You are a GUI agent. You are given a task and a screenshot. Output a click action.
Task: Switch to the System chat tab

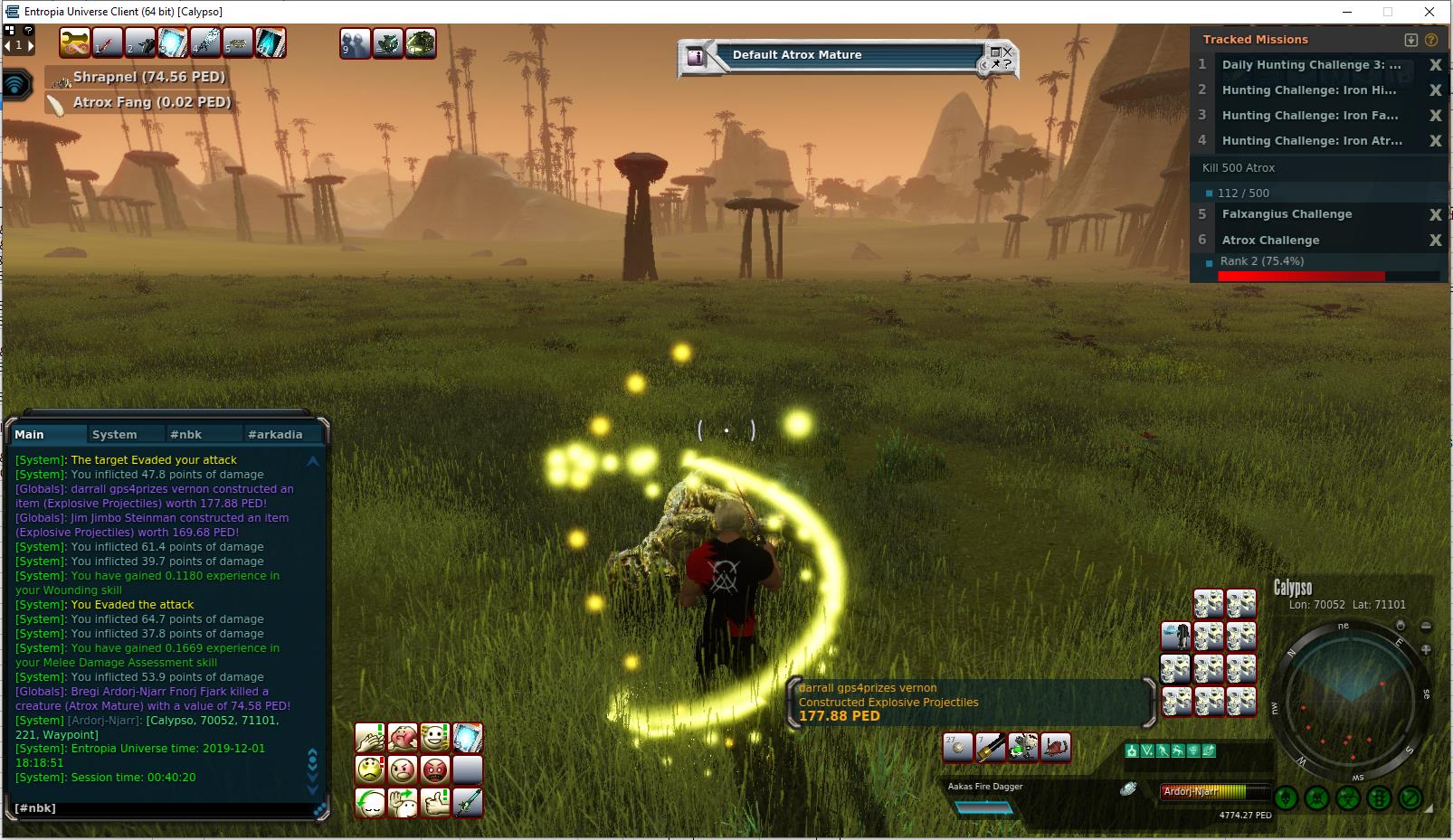(115, 435)
